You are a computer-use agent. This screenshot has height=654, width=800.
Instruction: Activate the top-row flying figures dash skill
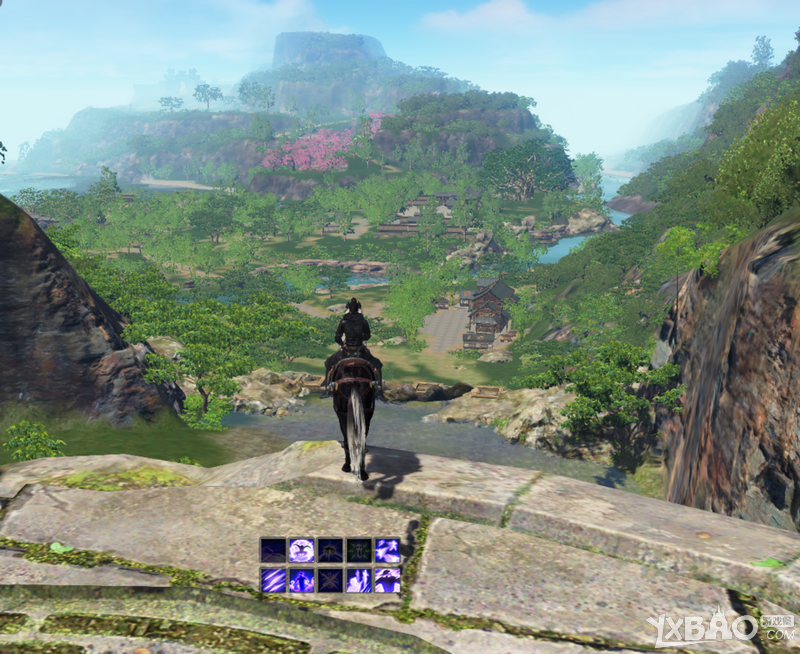tap(387, 550)
